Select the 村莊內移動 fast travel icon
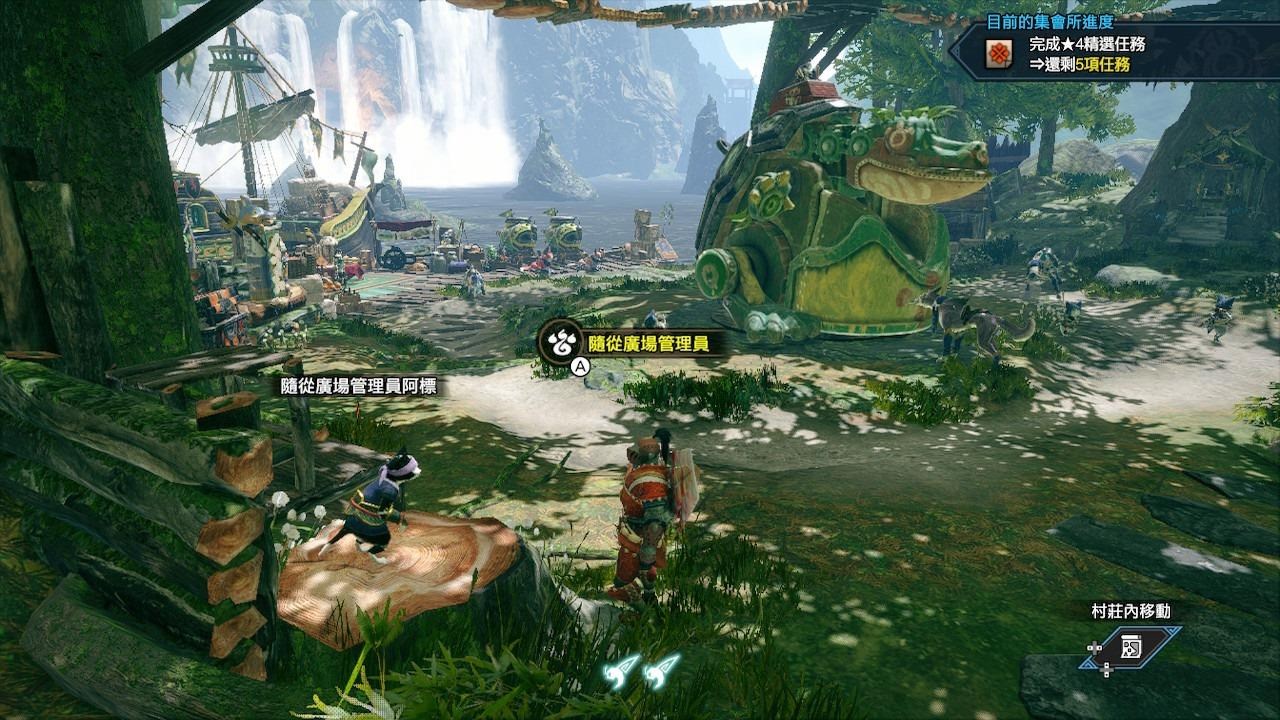The width and height of the screenshot is (1280, 720). pyautogui.click(x=1131, y=647)
